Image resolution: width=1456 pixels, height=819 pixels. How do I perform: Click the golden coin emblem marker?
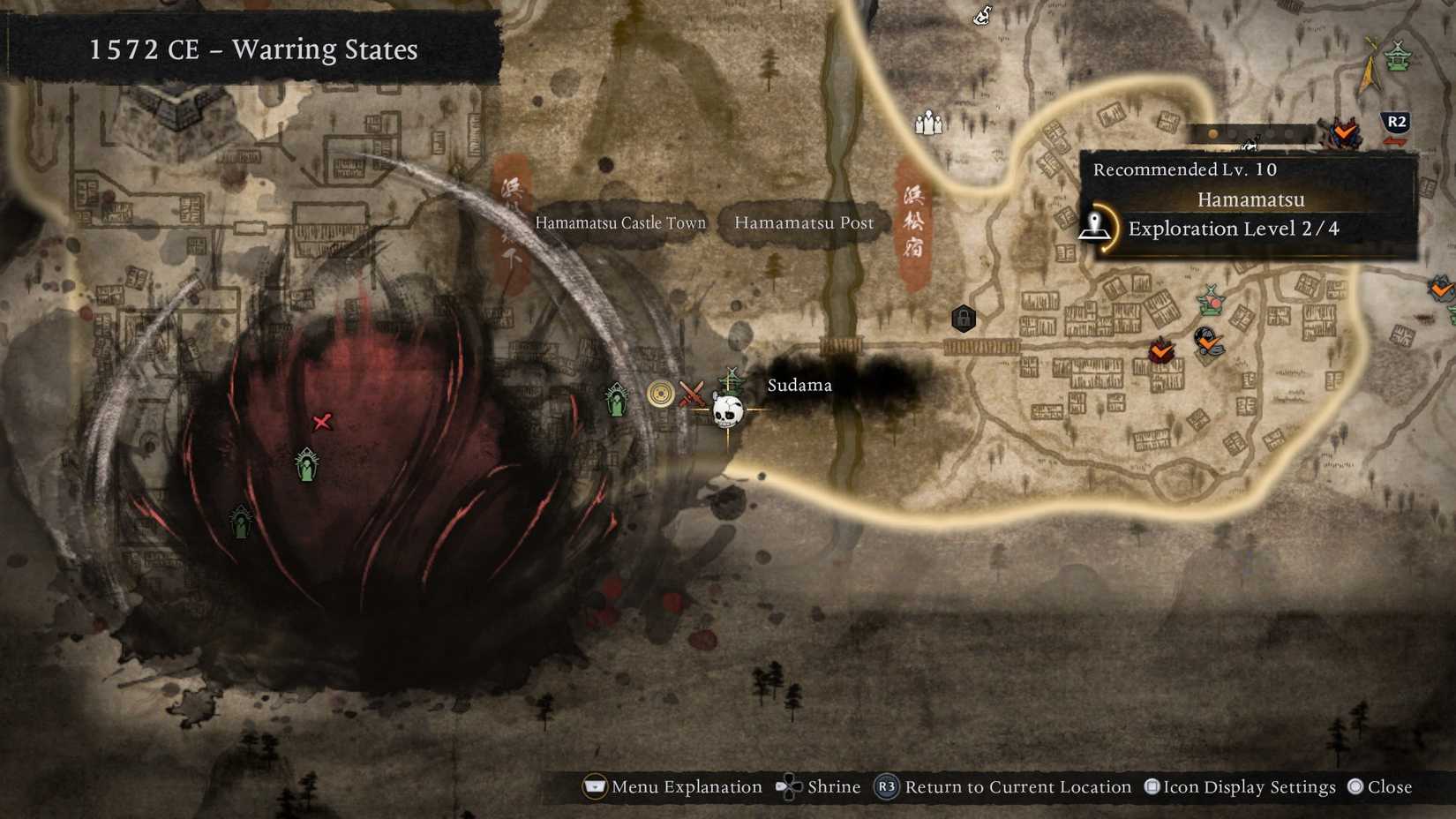click(660, 393)
